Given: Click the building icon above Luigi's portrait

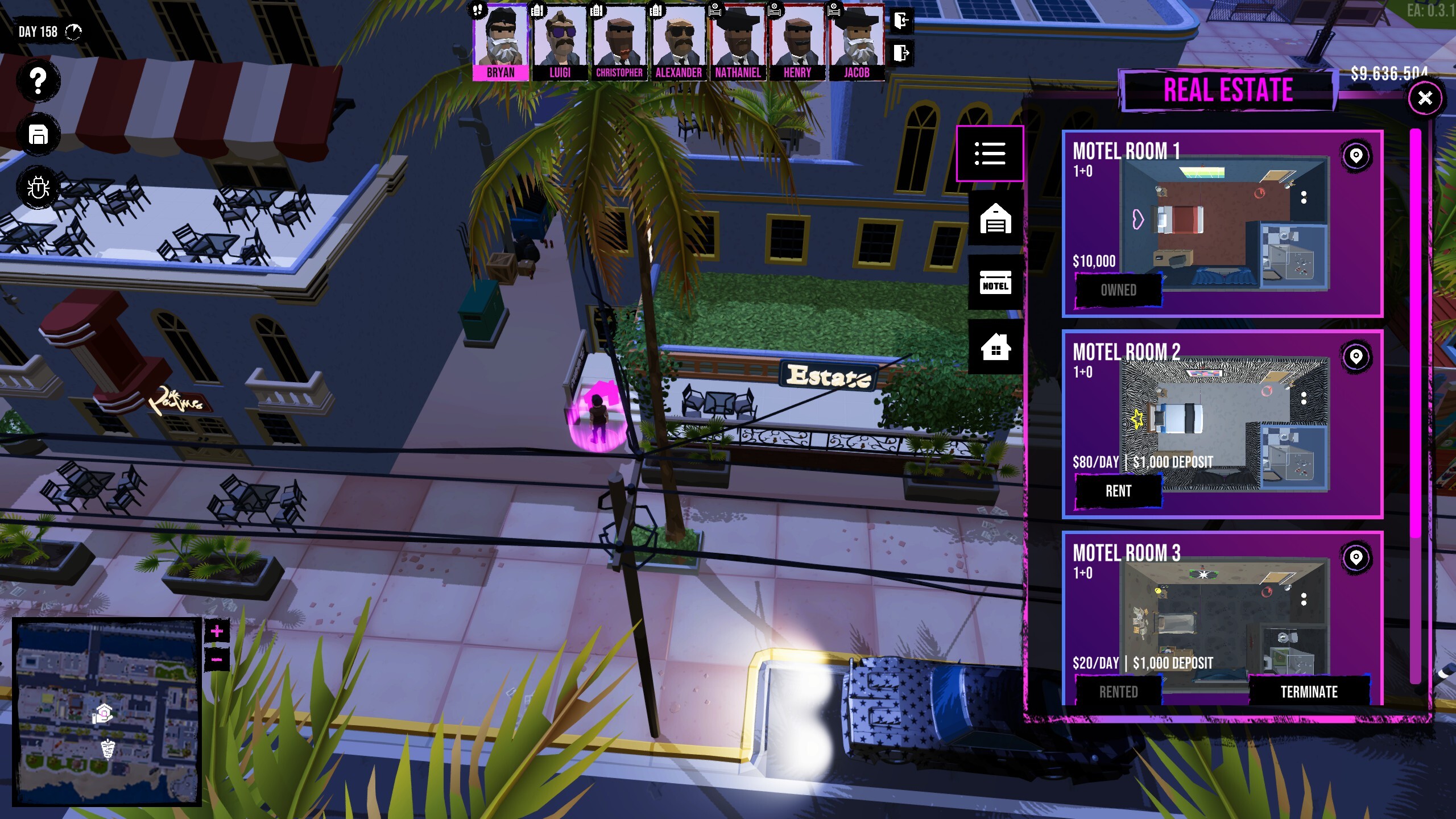Looking at the screenshot, I should (x=539, y=9).
